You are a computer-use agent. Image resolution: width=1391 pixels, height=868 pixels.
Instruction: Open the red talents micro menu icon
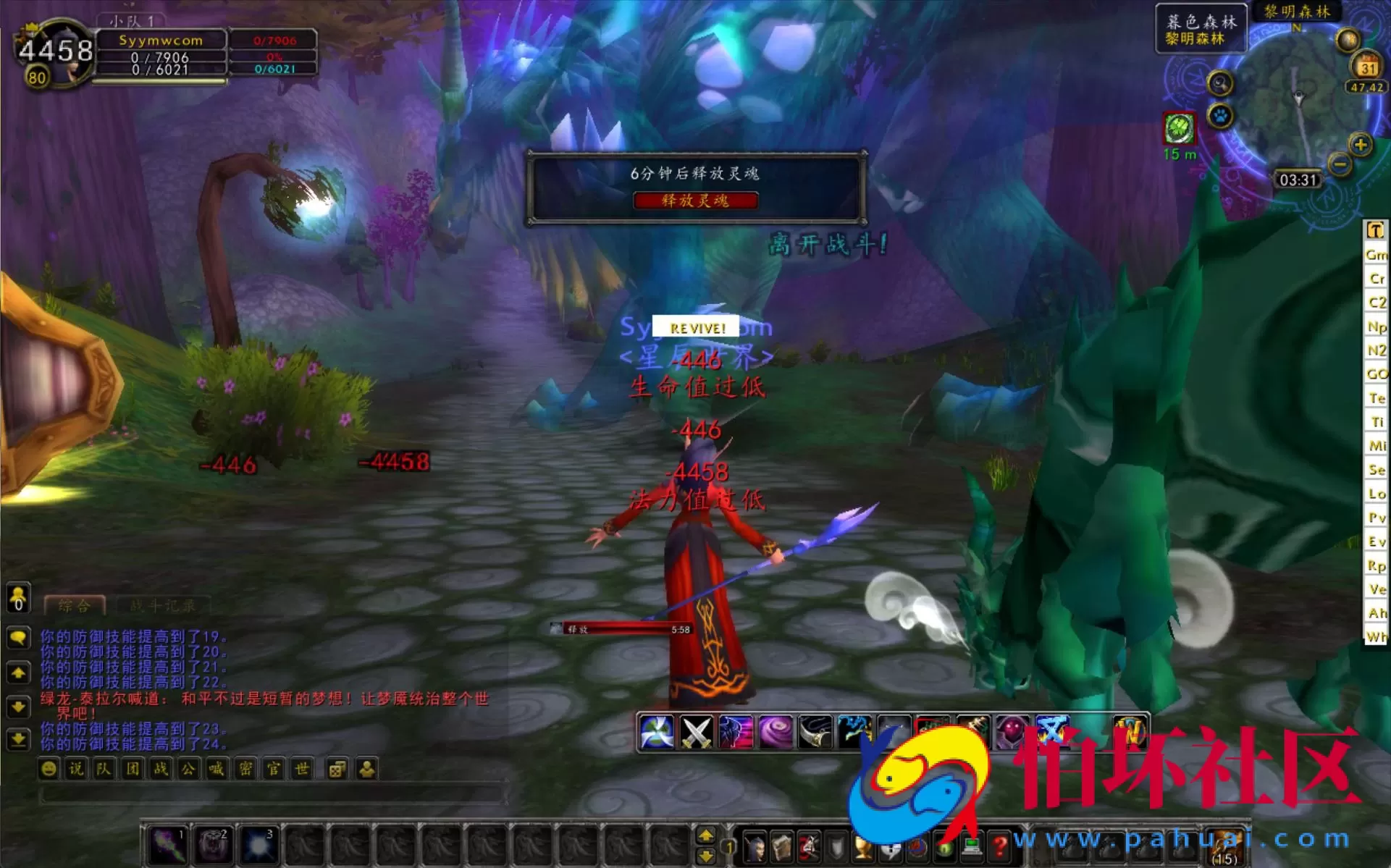tap(808, 848)
